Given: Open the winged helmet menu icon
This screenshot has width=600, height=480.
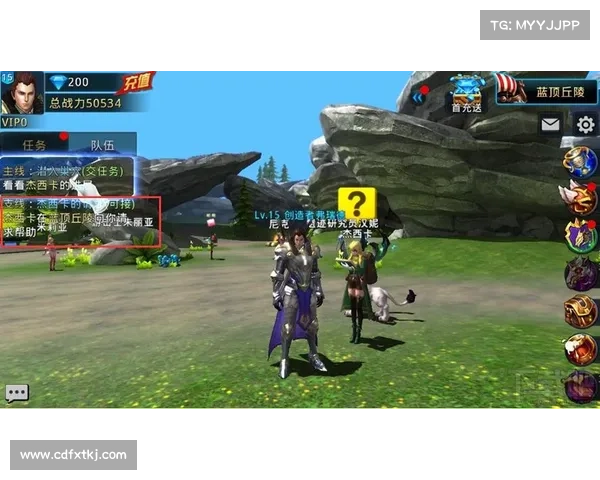Looking at the screenshot, I should coord(580,198).
